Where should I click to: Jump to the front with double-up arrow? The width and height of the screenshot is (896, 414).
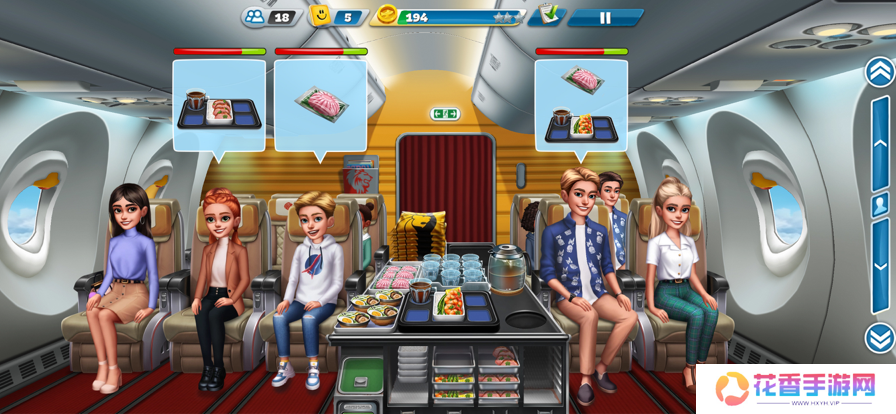click(x=879, y=71)
